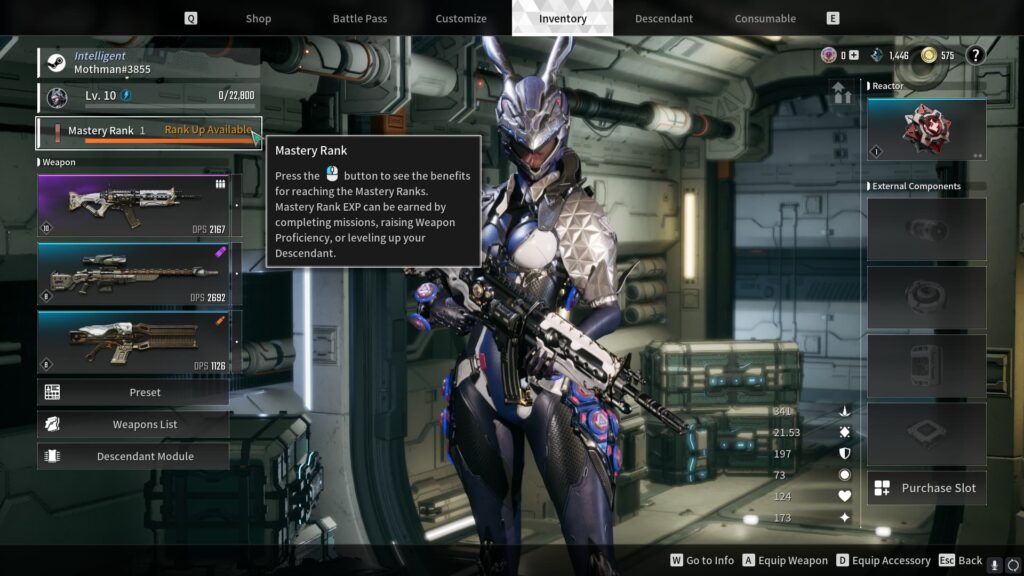
Task: Select the equipped Reactor slot
Action: [x=926, y=129]
